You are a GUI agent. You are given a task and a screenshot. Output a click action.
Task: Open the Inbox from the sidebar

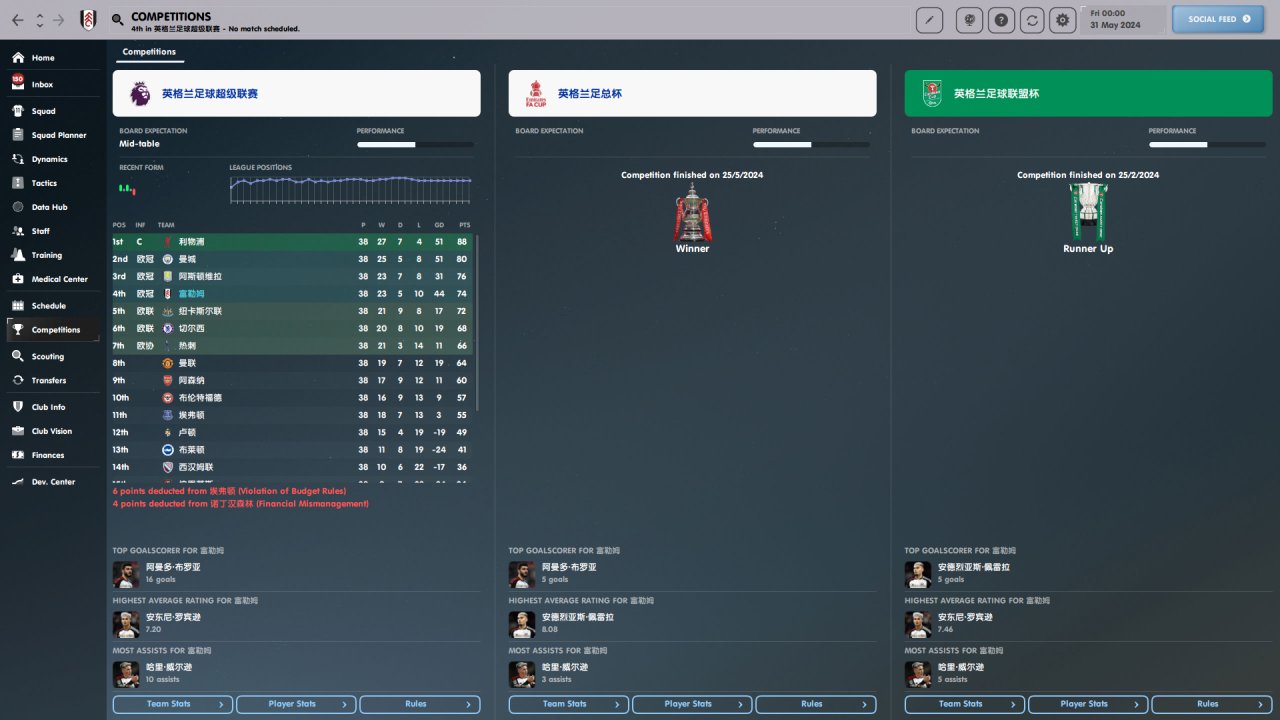42,85
